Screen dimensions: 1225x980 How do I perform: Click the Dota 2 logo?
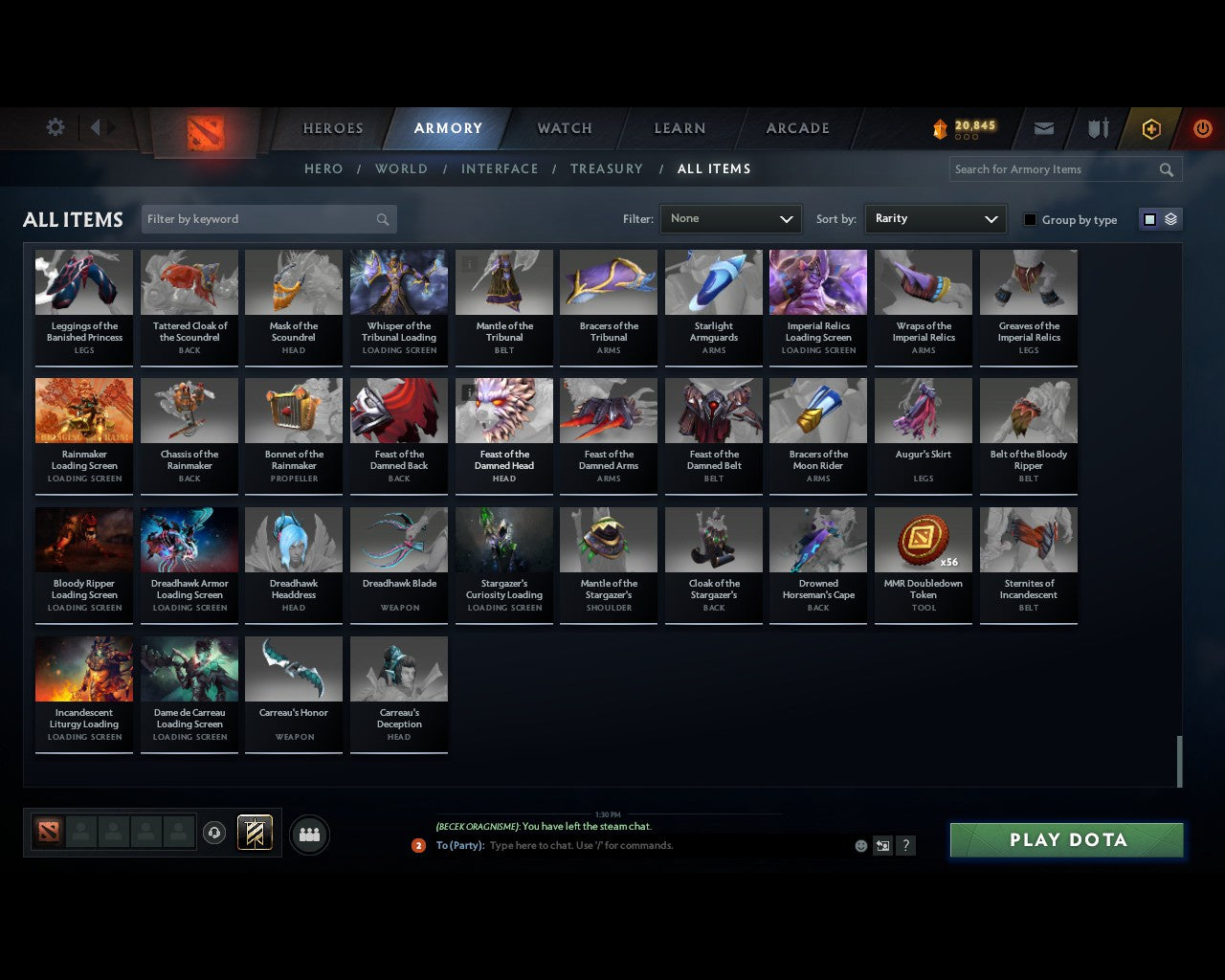[x=203, y=134]
